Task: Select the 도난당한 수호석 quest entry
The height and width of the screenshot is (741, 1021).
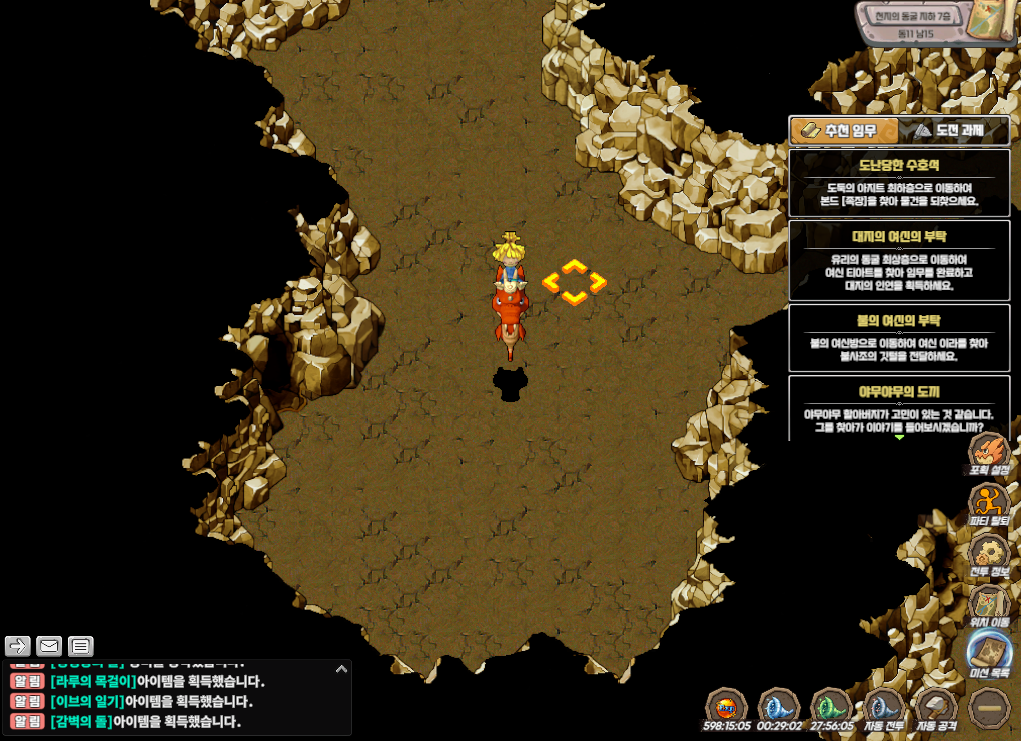Action: 898,183
